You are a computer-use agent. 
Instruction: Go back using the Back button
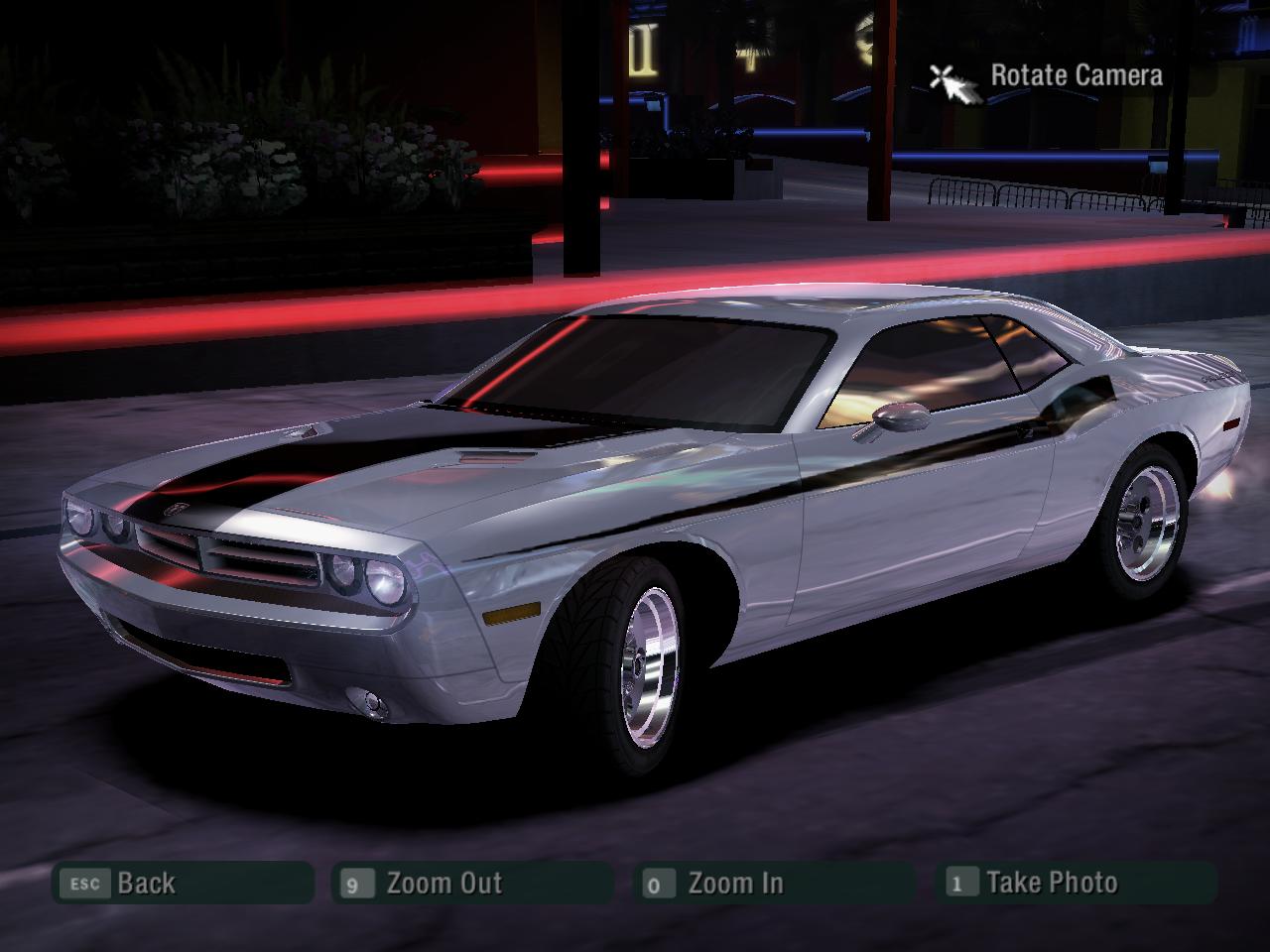tap(184, 883)
